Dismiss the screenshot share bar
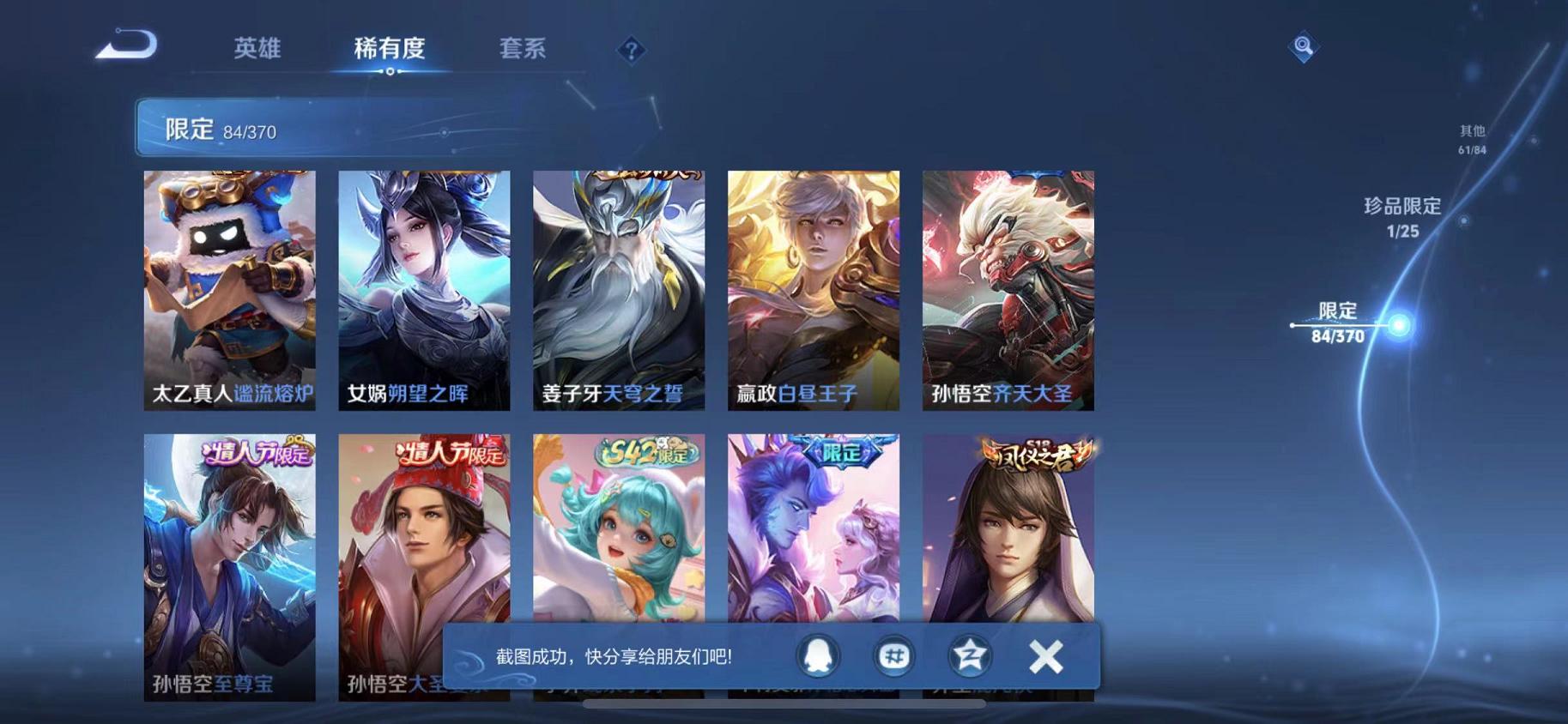This screenshot has width=1568, height=724. (x=1044, y=655)
